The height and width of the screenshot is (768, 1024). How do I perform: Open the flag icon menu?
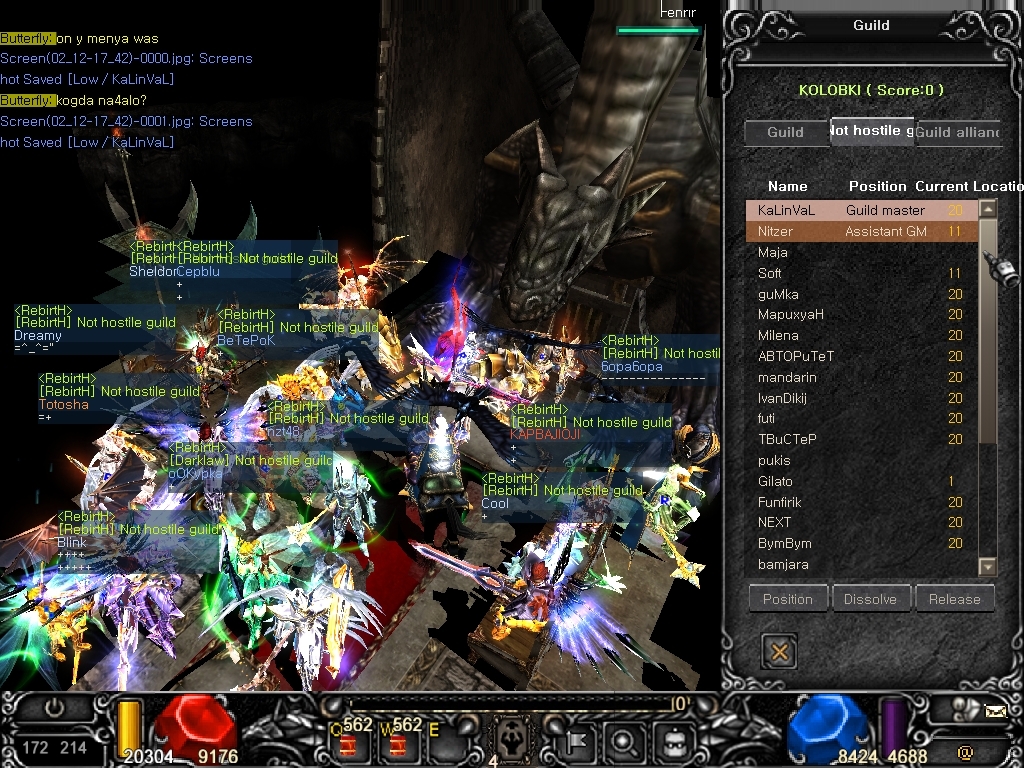(577, 742)
